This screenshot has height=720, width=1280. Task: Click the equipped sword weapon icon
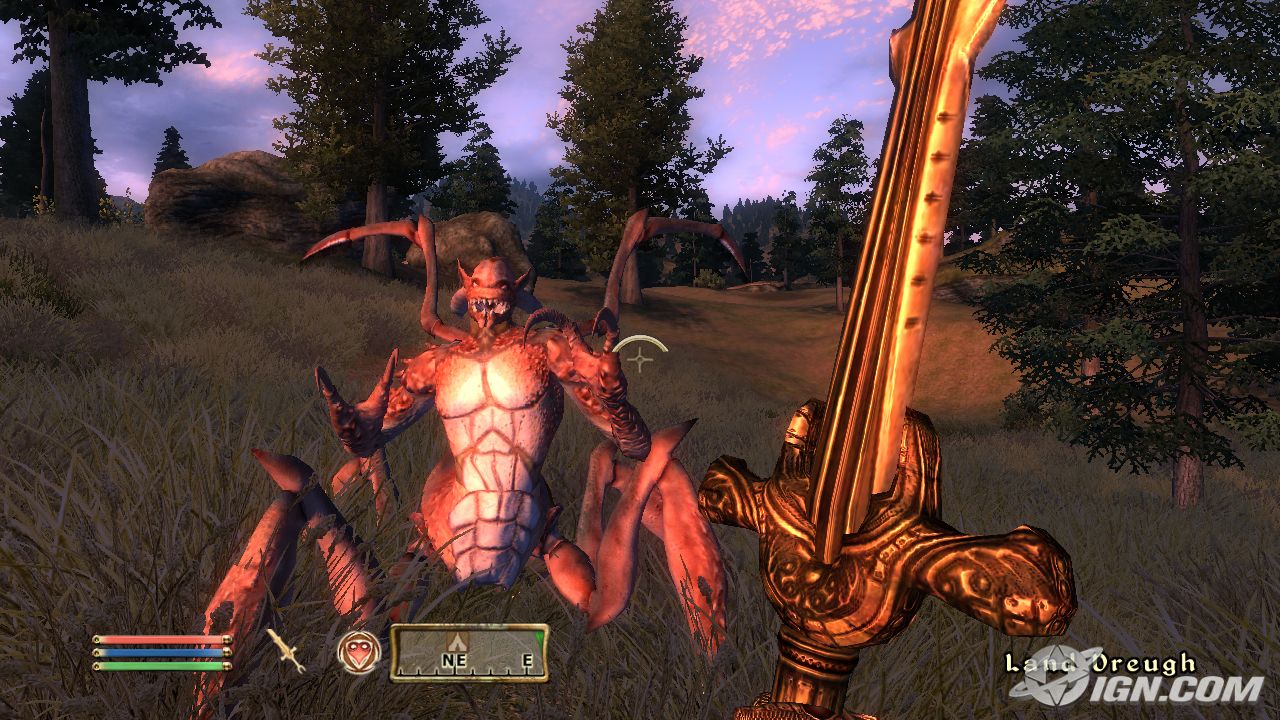click(x=285, y=651)
